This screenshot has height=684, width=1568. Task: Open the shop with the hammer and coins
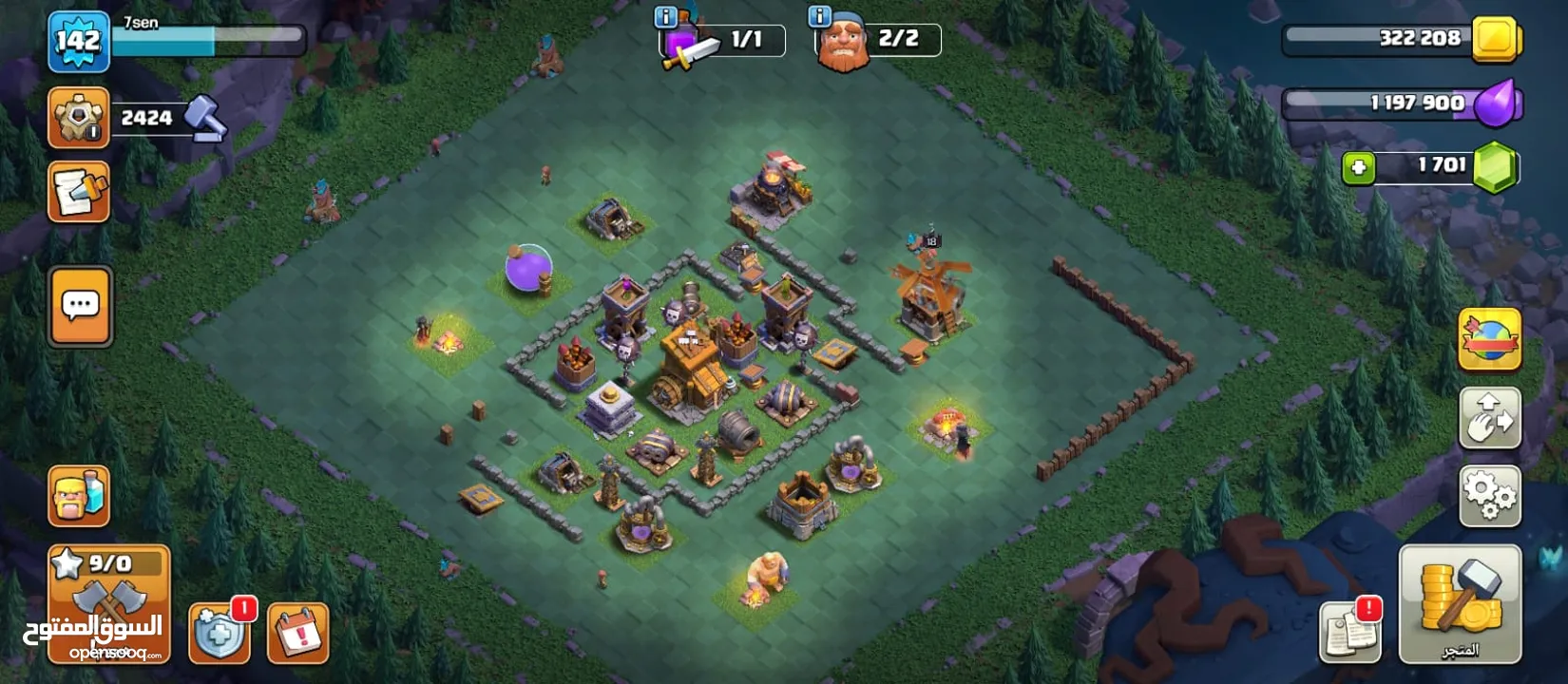tap(1460, 602)
